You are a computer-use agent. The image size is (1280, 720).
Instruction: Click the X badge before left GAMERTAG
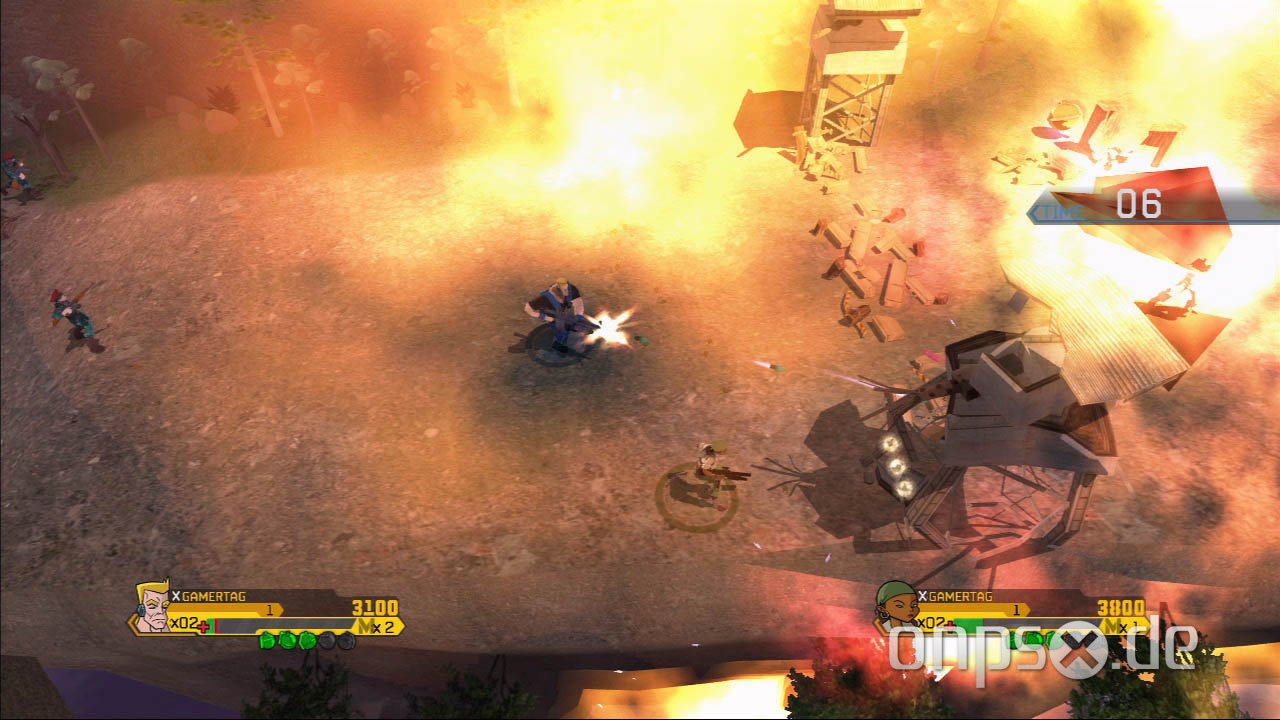point(176,596)
